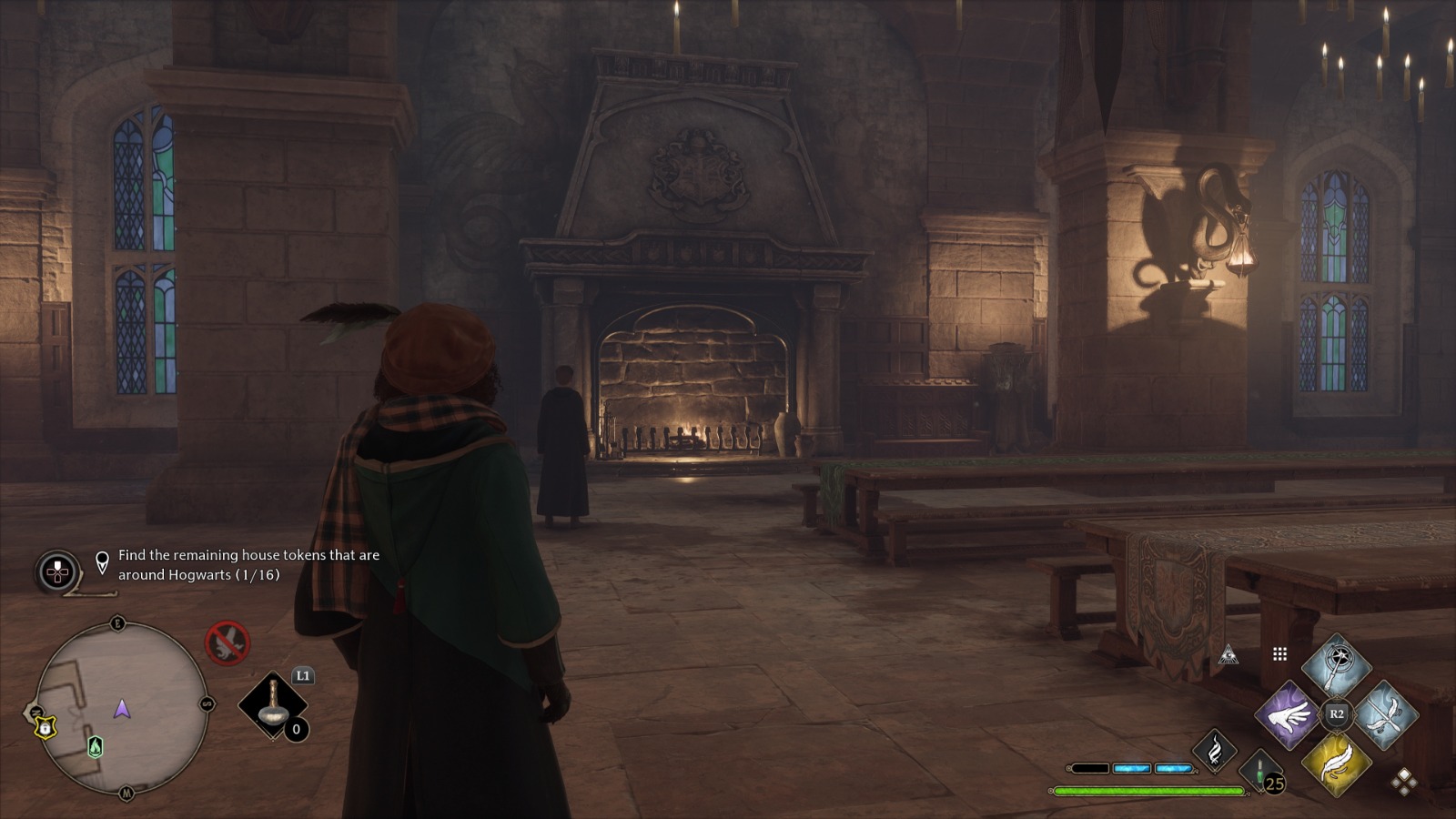
Task: Click the locked shield marker on minimap
Action: point(45,727)
